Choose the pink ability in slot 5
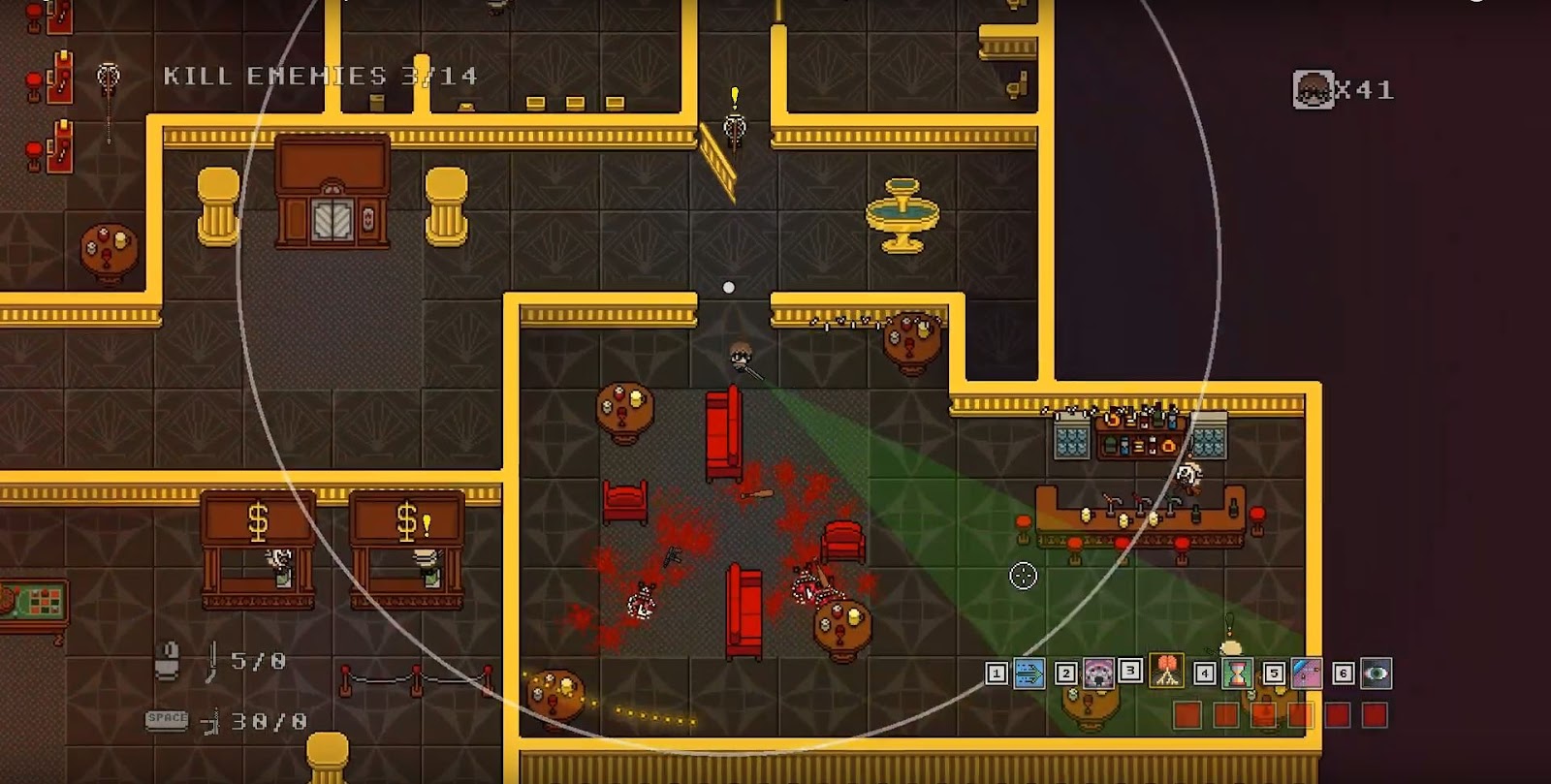Image resolution: width=1551 pixels, height=784 pixels. click(x=1307, y=673)
